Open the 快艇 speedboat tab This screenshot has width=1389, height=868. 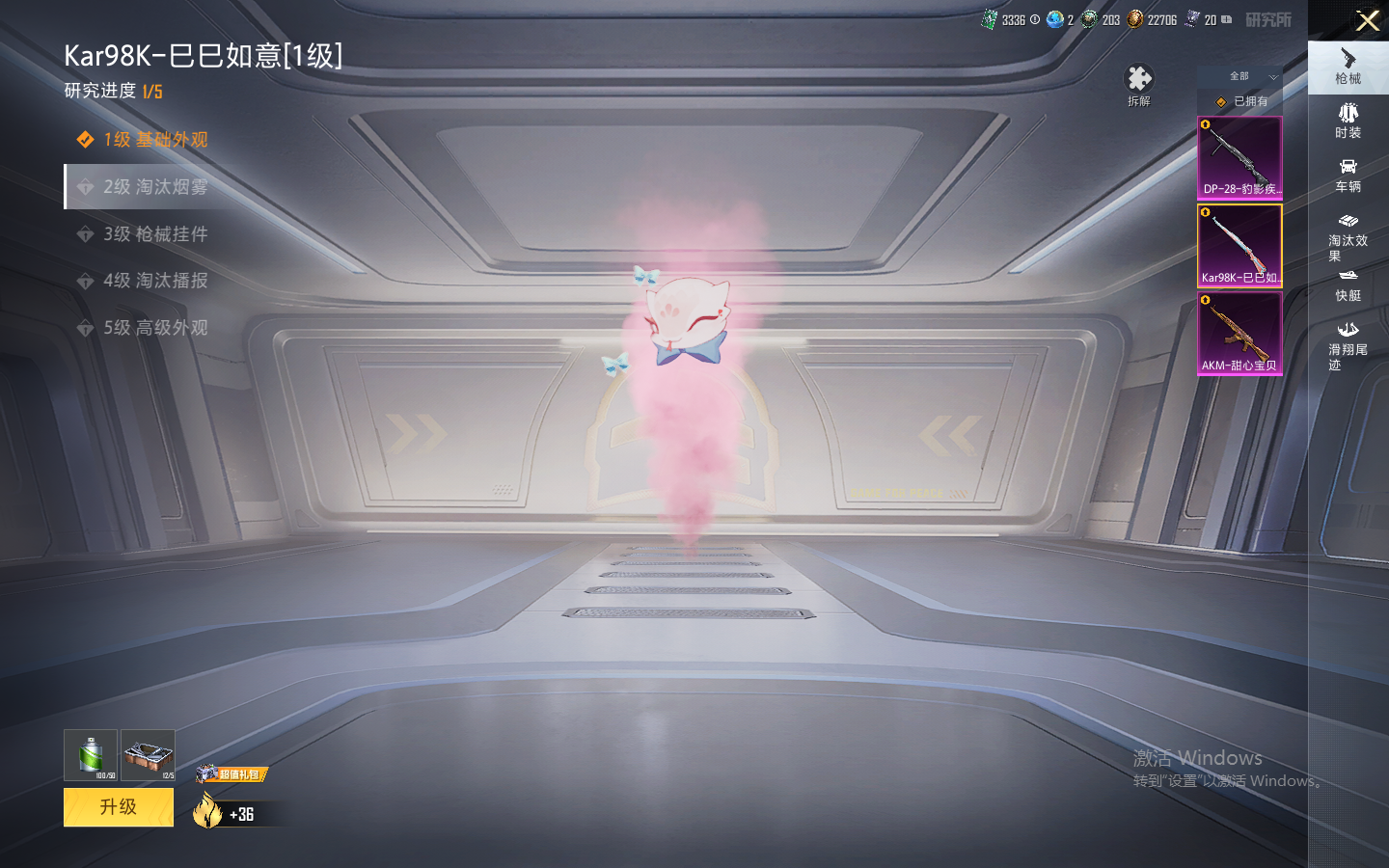1348,286
